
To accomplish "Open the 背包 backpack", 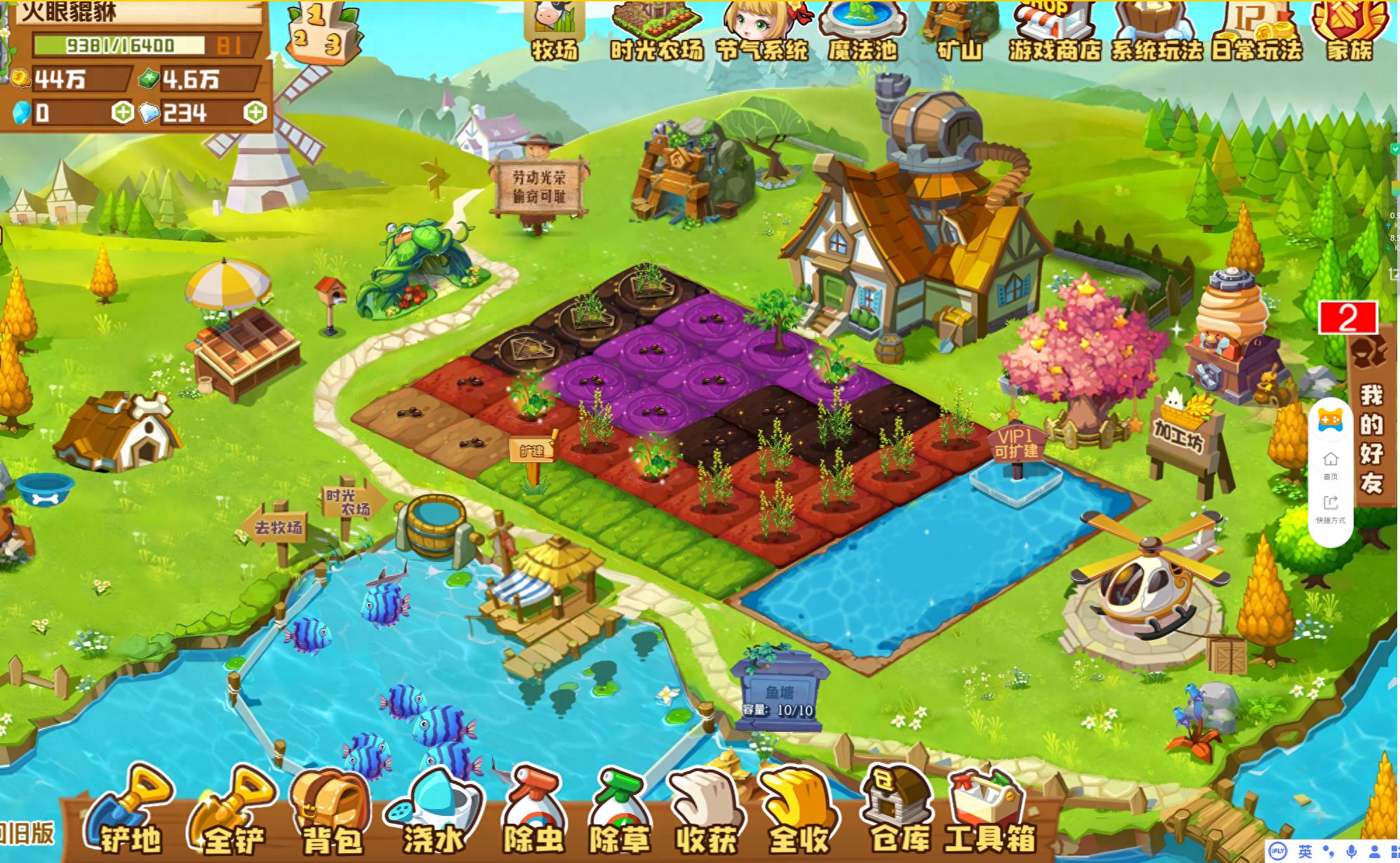I will coord(331,814).
